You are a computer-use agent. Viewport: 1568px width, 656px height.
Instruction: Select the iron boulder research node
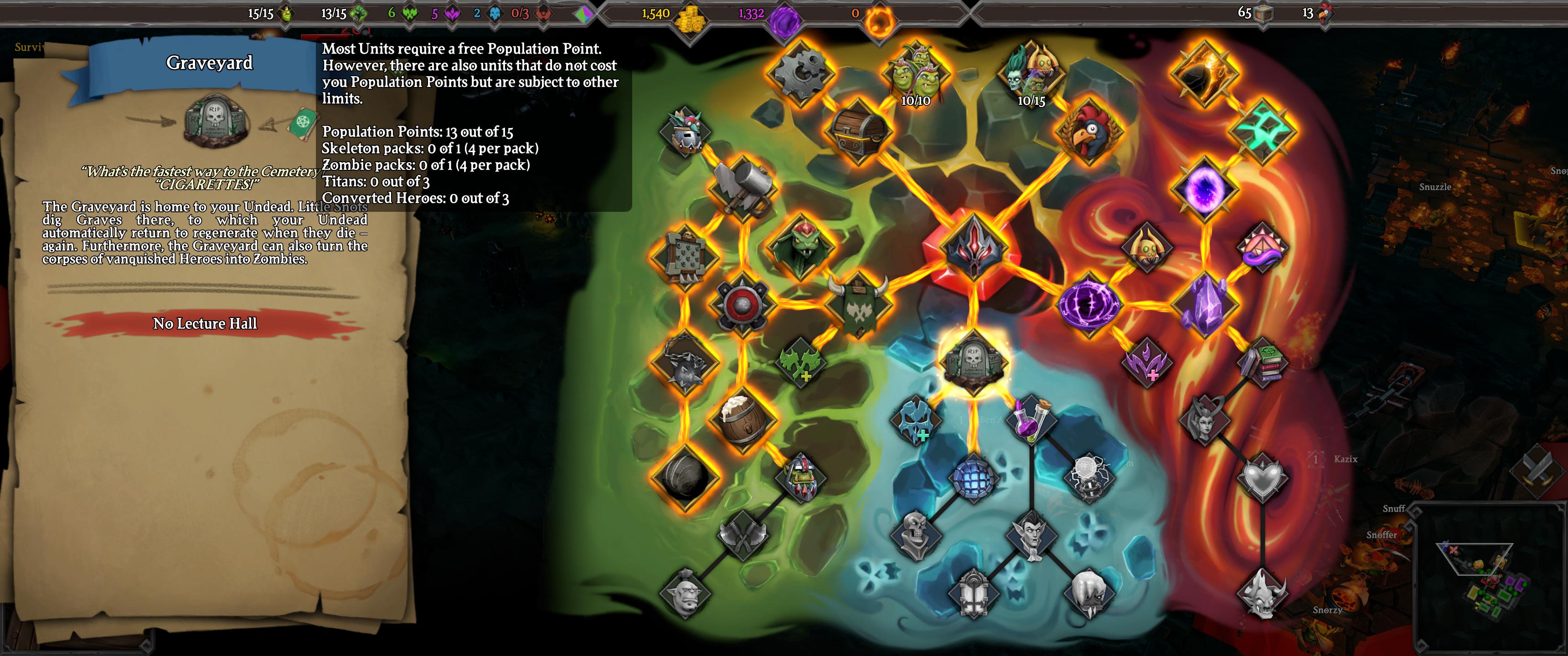click(685, 477)
